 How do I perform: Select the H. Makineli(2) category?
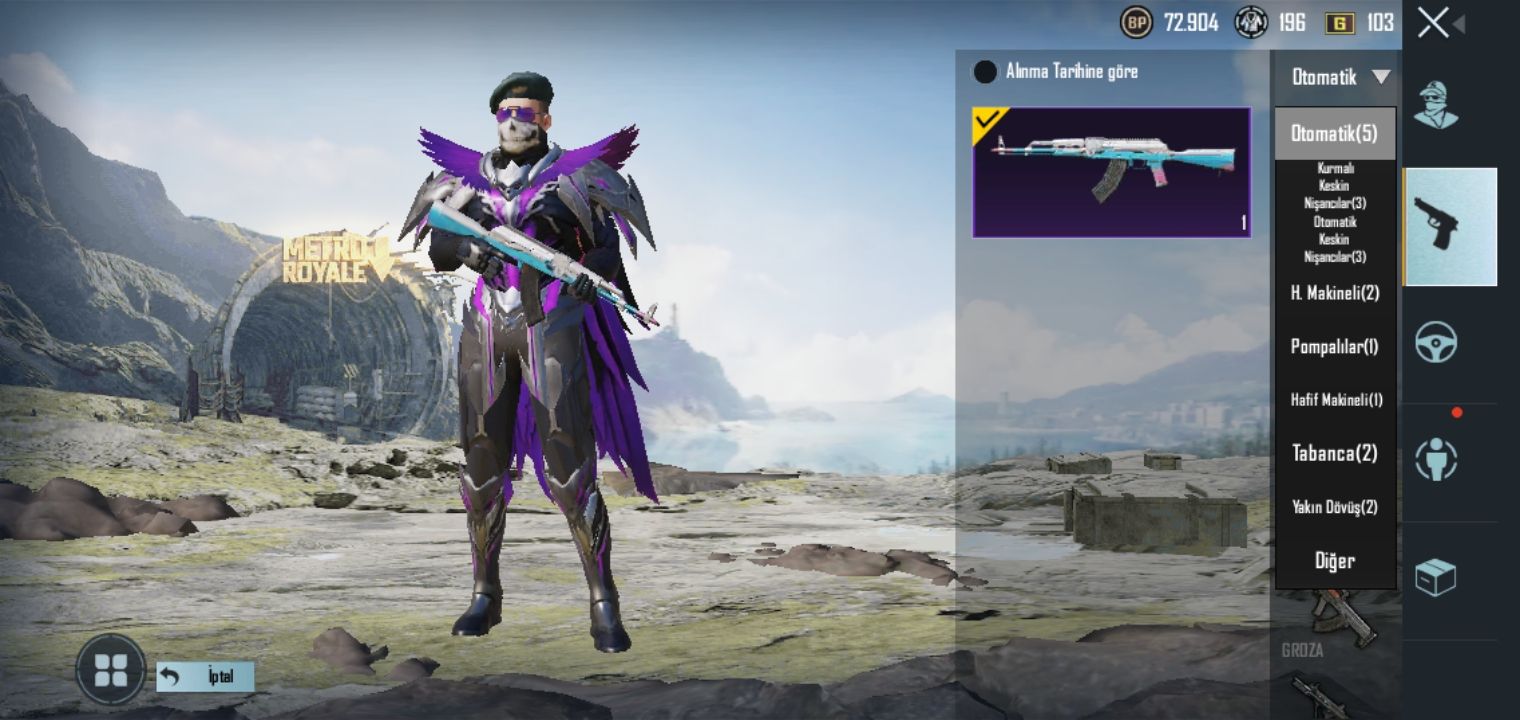coord(1334,292)
